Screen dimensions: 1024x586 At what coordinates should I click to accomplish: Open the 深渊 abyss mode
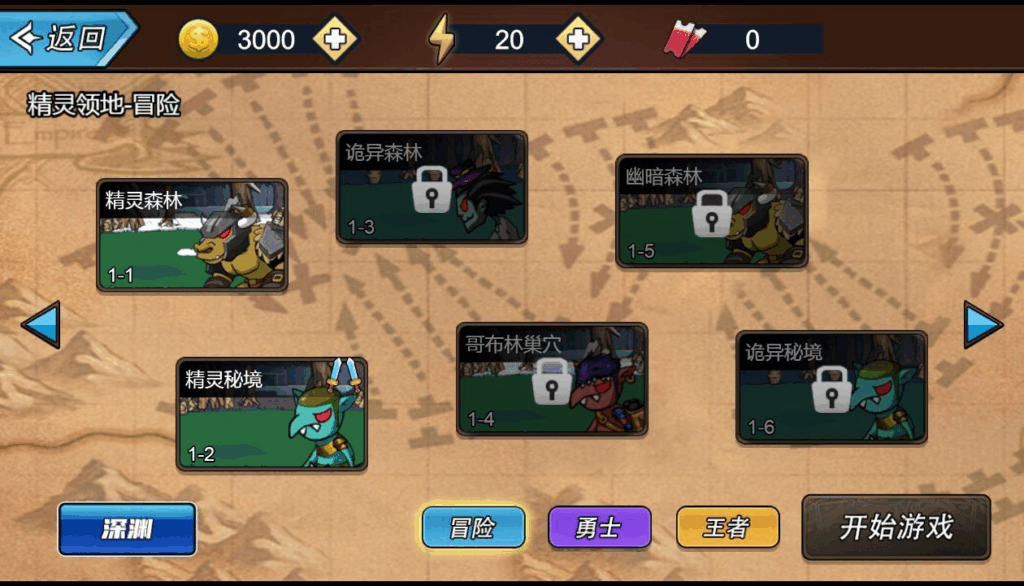(x=127, y=528)
